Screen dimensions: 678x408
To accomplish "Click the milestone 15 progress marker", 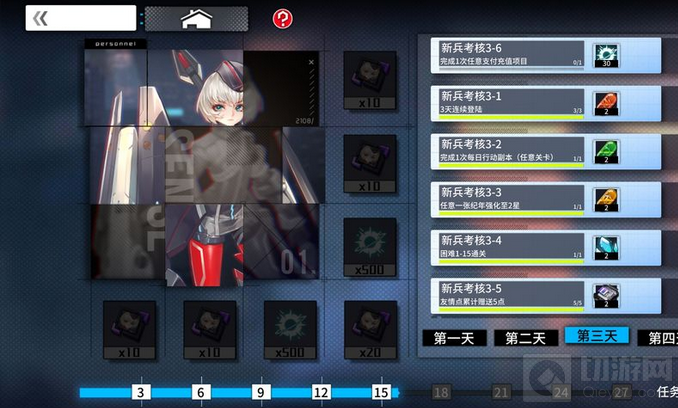I will tap(381, 394).
